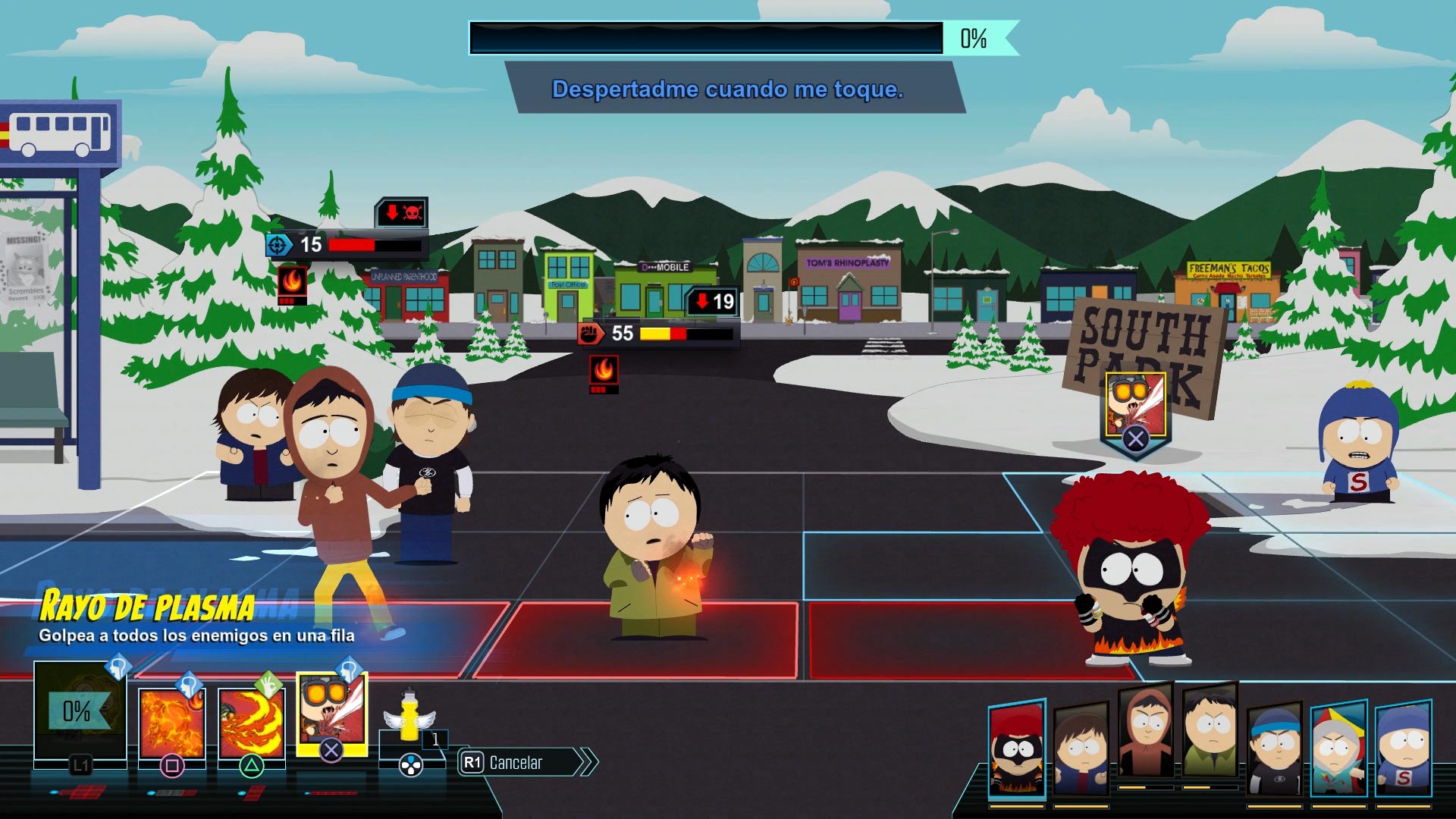This screenshot has width=1456, height=819.
Task: Select the blue-headband enemy turn portrait
Action: (1275, 751)
